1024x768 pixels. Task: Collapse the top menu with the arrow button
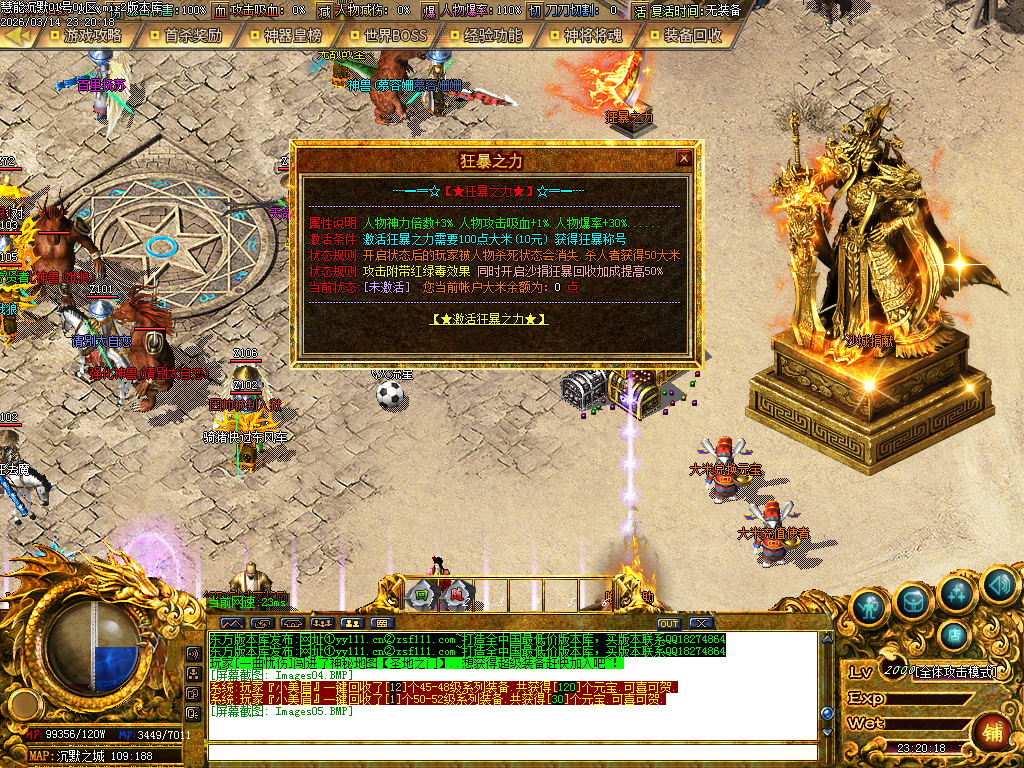coord(17,35)
